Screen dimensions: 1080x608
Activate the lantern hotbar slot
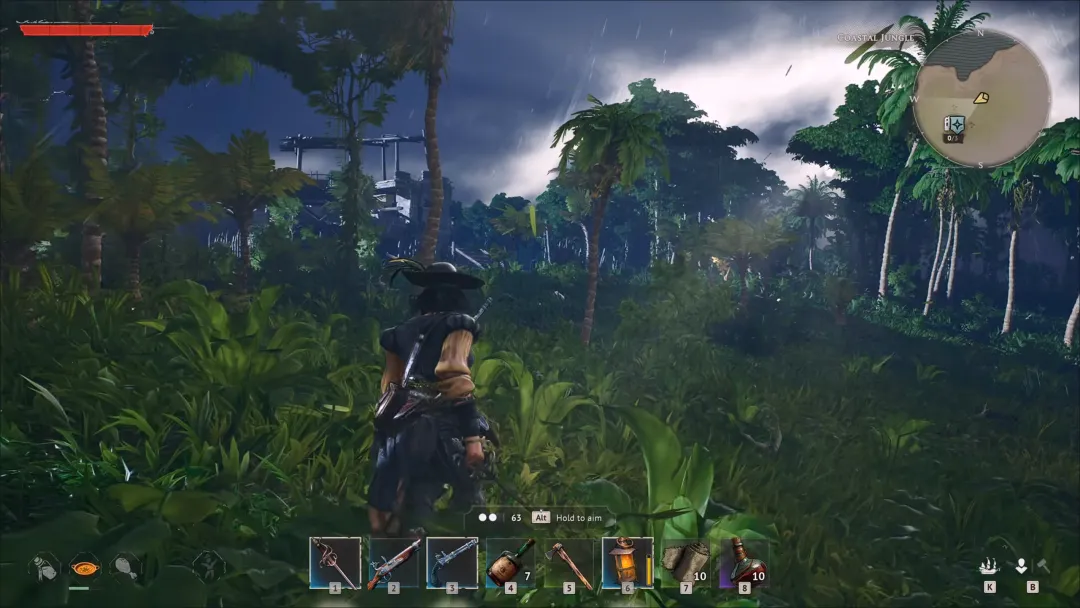(x=627, y=563)
